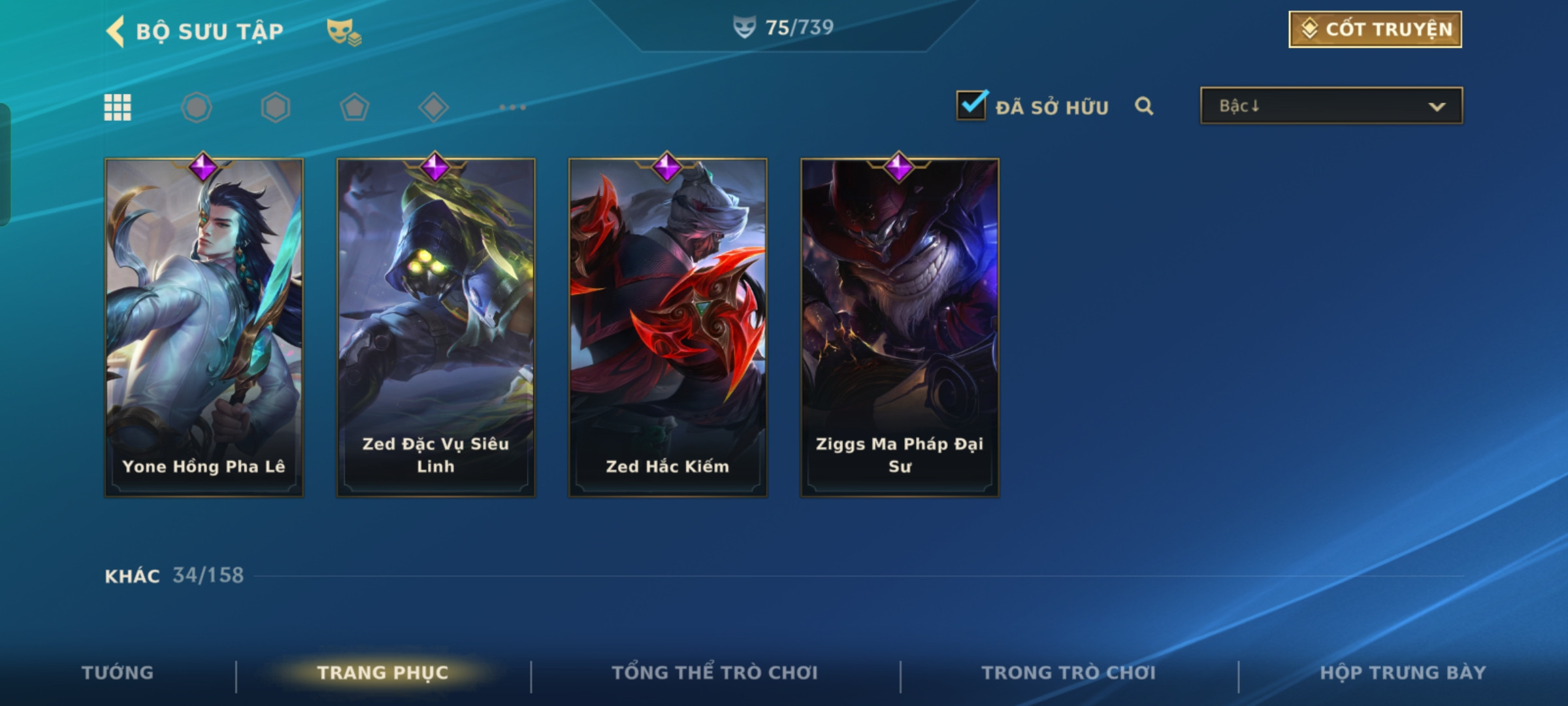Go back from Bộ Sưu Tập

point(116,31)
